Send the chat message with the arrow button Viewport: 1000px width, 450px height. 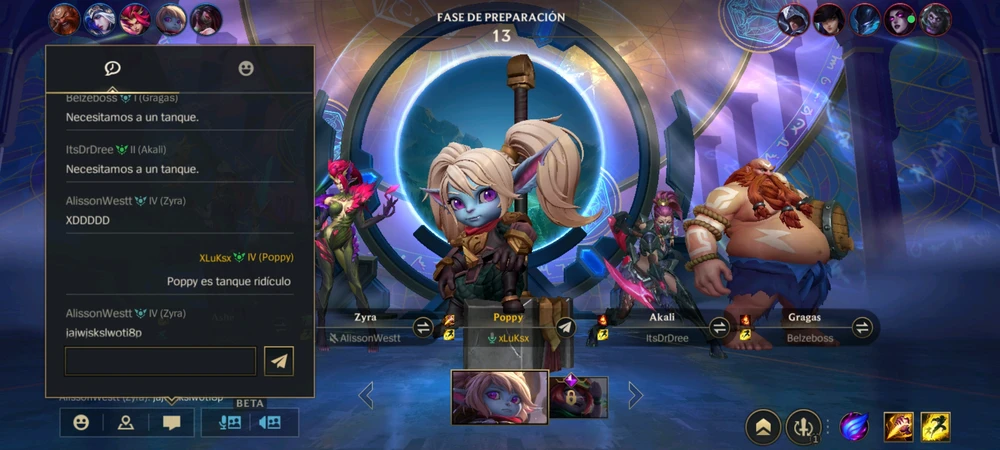click(280, 361)
